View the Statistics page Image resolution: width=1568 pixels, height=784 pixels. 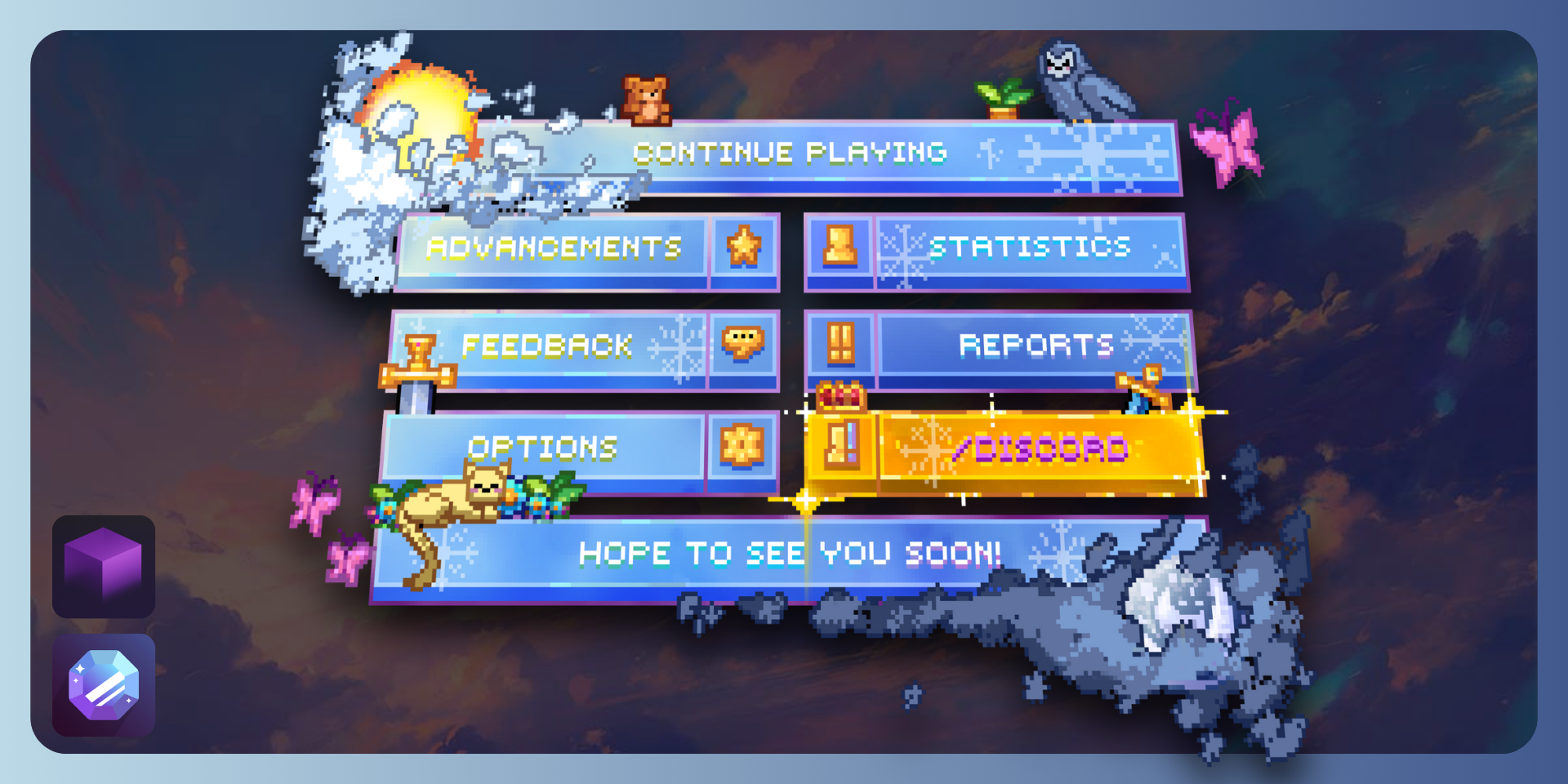pyautogui.click(x=1029, y=249)
